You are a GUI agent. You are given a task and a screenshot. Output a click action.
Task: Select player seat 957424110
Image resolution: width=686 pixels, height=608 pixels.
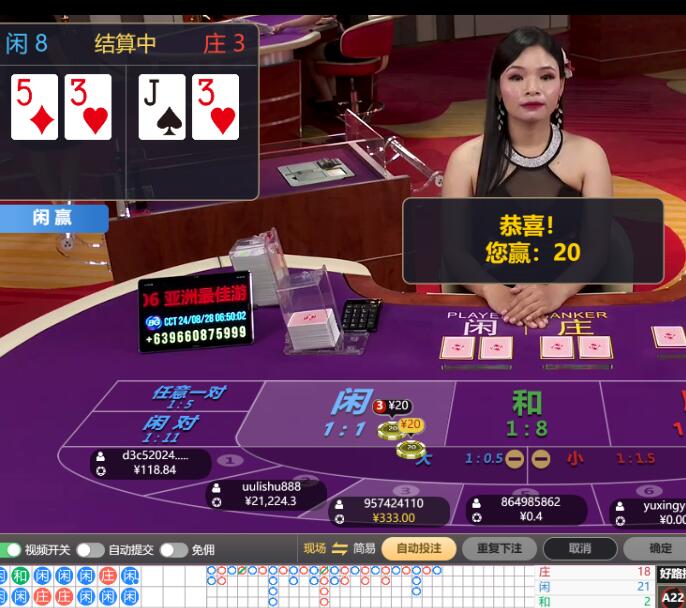[x=391, y=510]
